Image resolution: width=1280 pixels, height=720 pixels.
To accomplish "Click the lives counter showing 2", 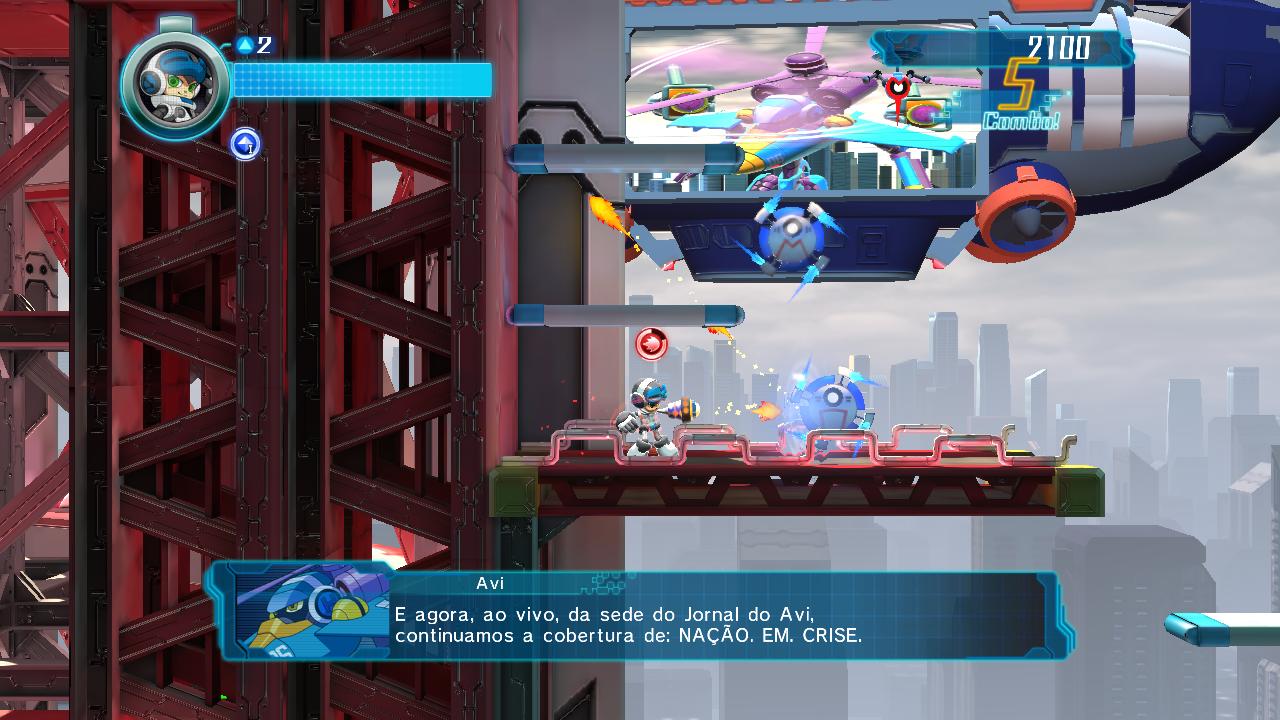I will tap(261, 44).
